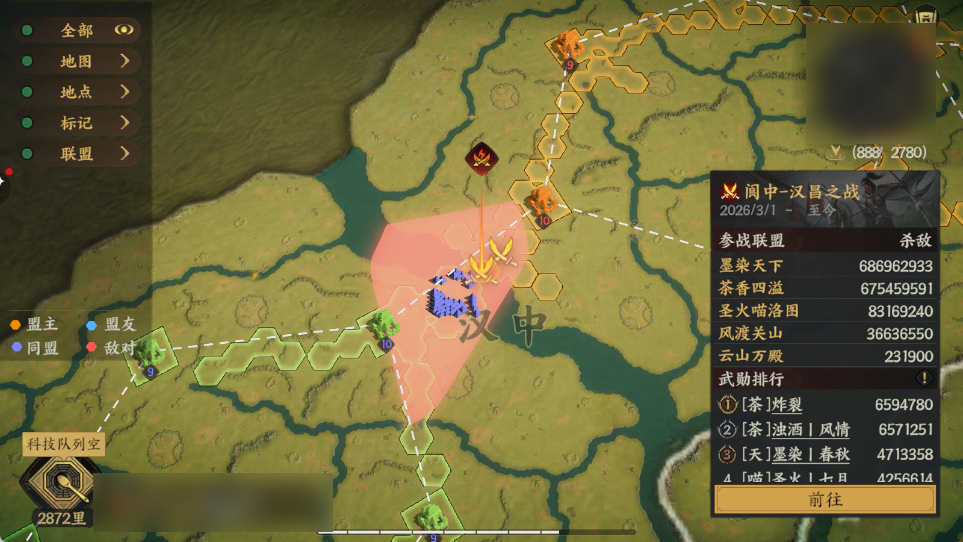Click the 前往 button
The height and width of the screenshot is (542, 963).
(x=825, y=500)
